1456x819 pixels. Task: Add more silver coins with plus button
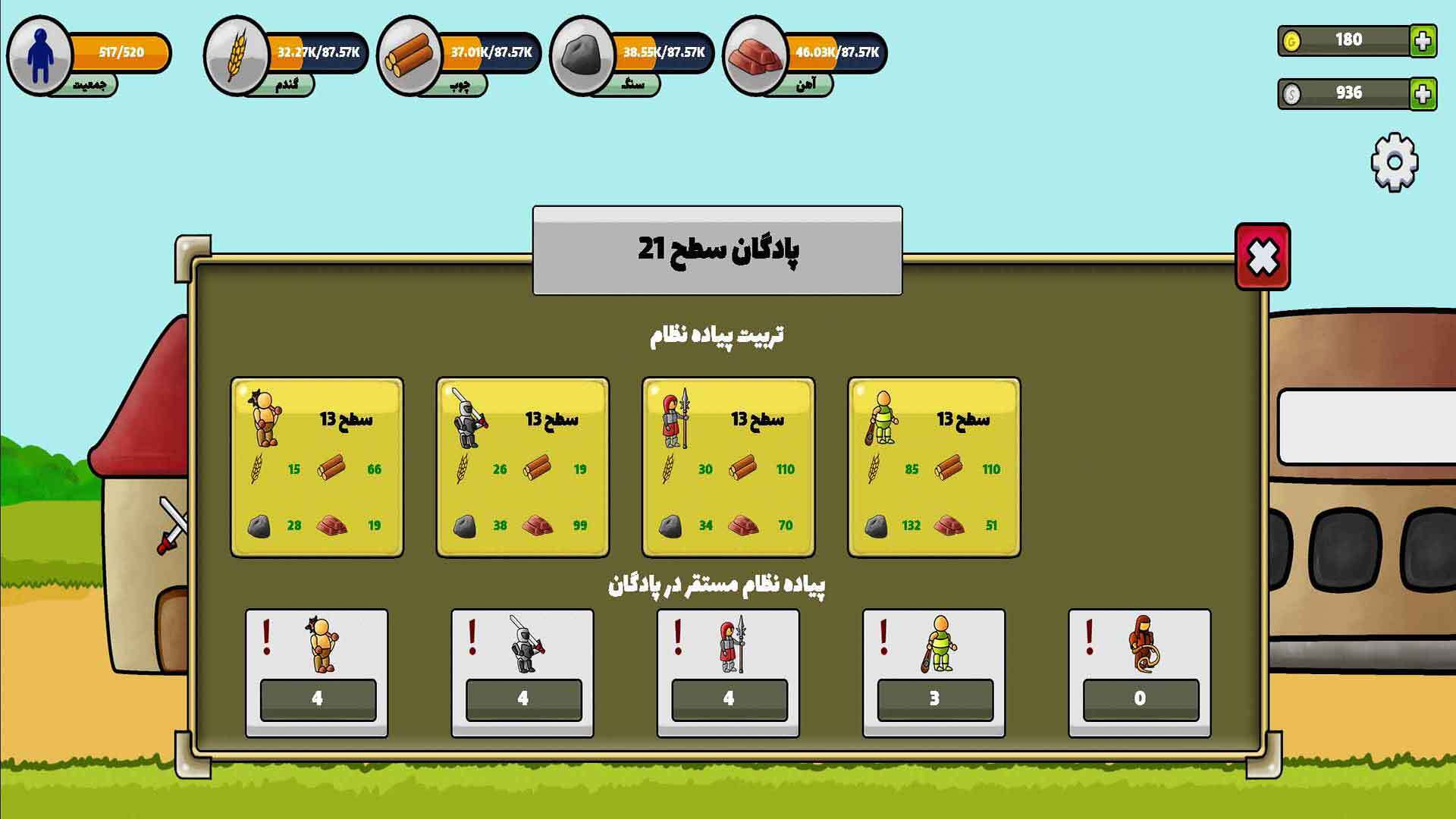point(1423,94)
